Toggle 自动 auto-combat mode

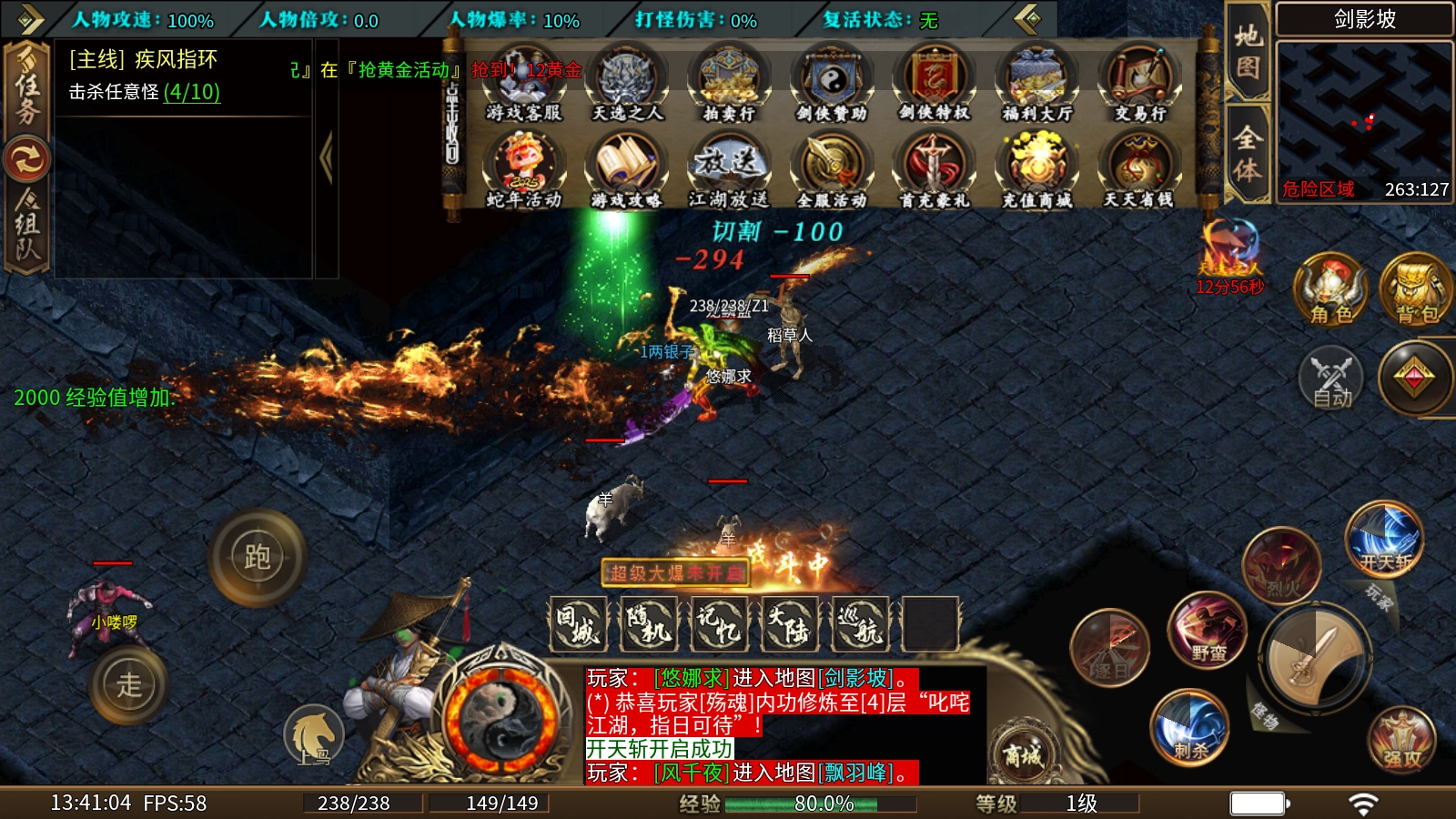pyautogui.click(x=1331, y=379)
